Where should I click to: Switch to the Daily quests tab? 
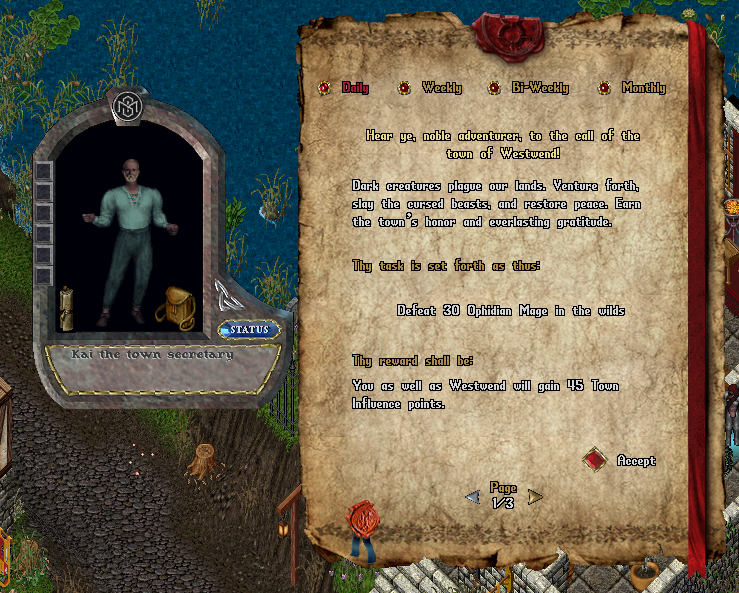tap(325, 88)
